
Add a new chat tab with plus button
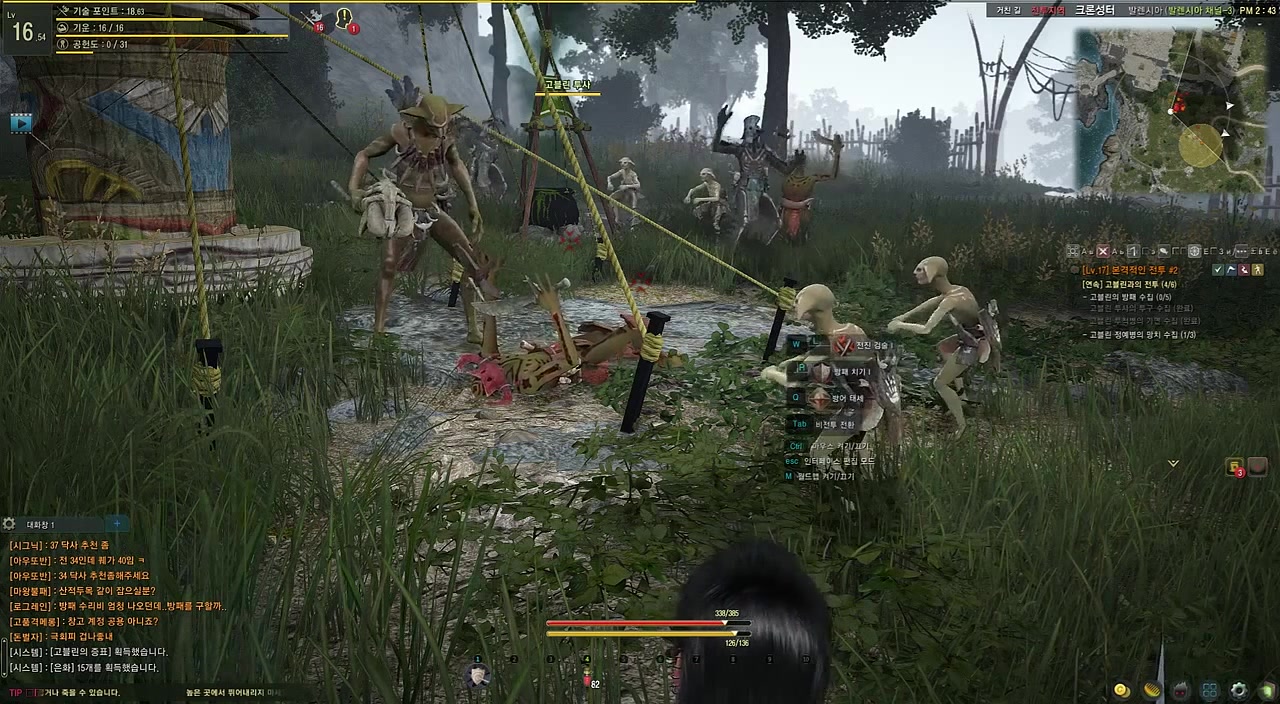coord(117,523)
